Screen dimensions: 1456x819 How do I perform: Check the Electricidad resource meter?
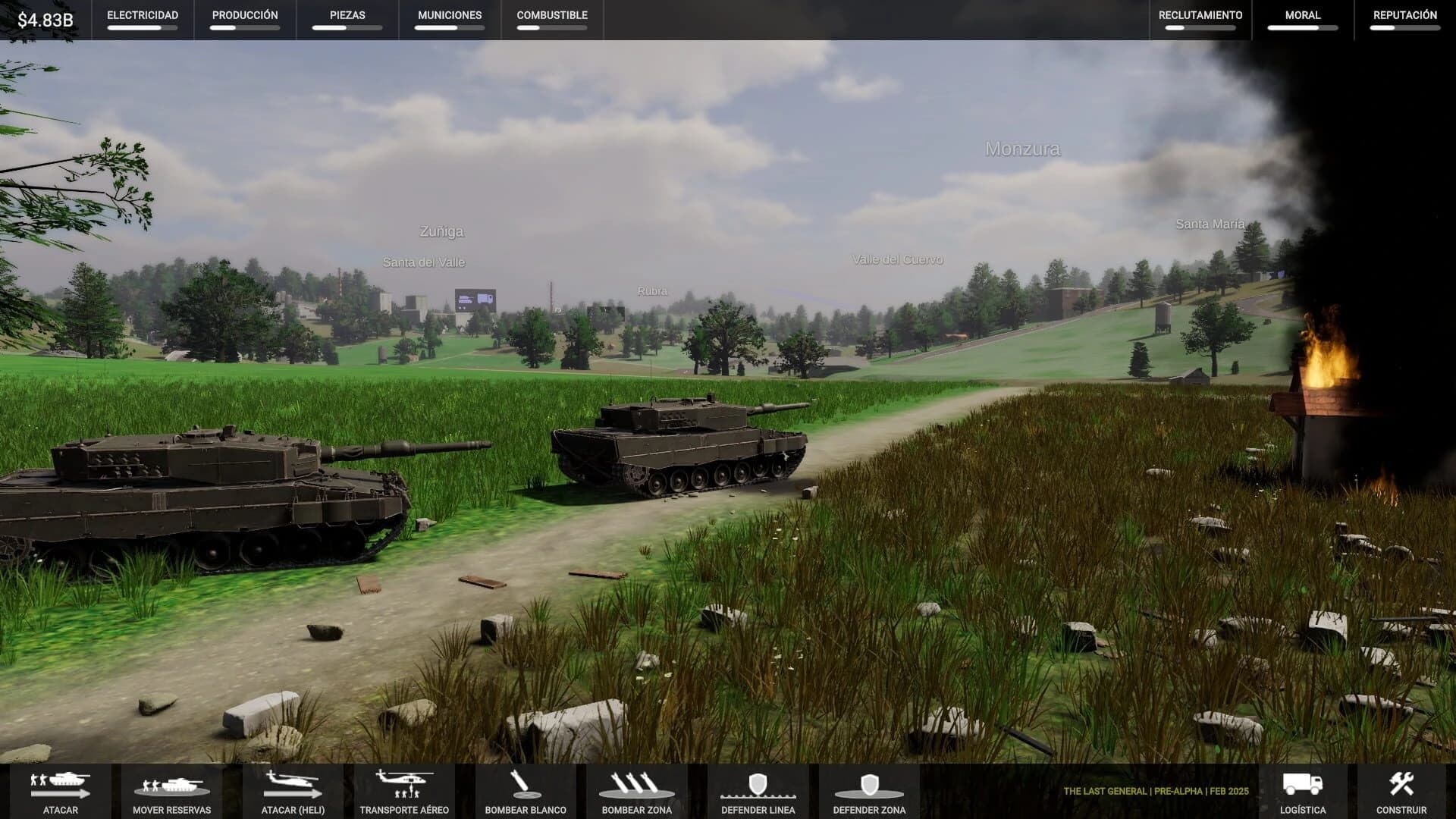143,20
